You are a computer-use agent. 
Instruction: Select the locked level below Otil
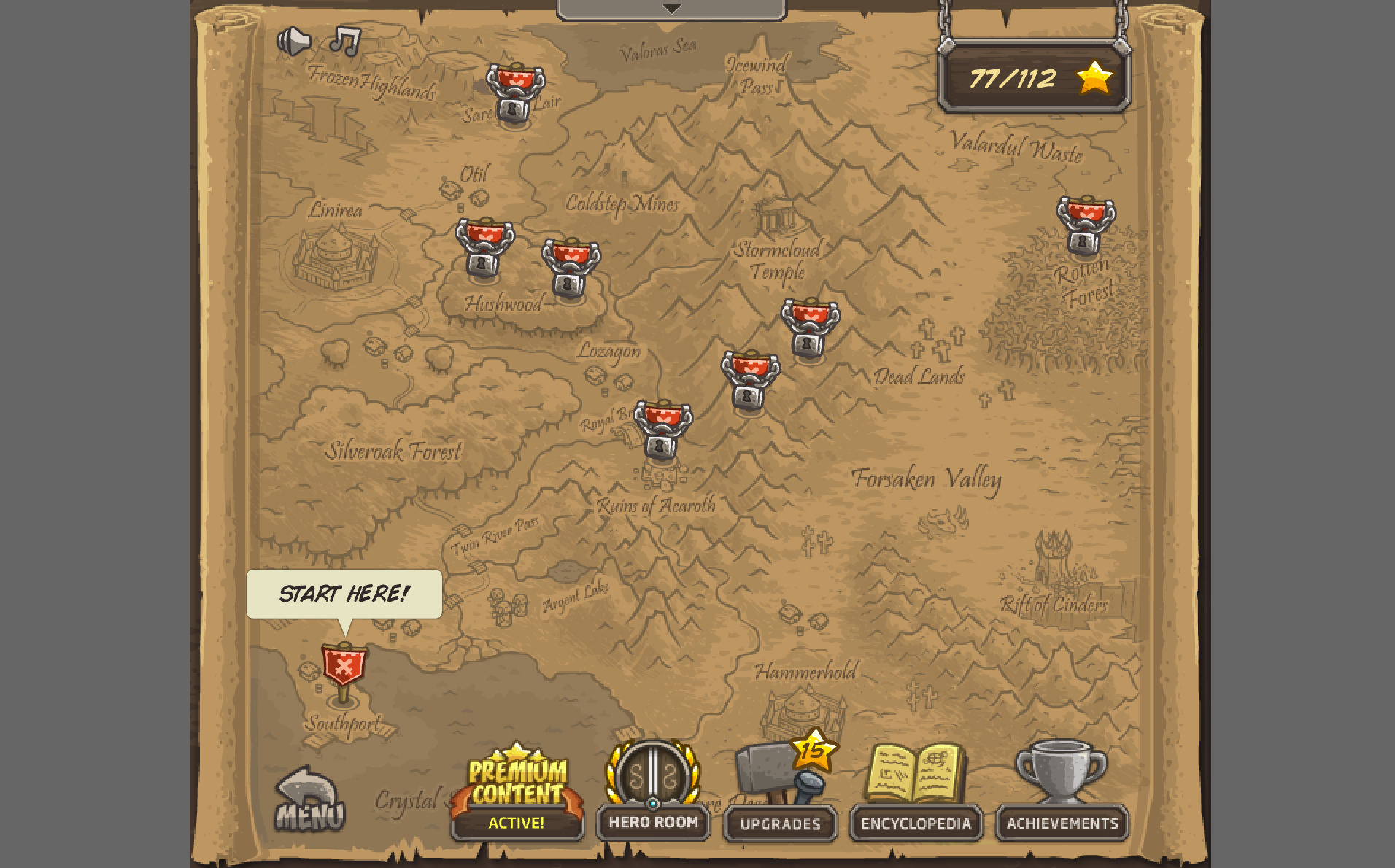[484, 248]
